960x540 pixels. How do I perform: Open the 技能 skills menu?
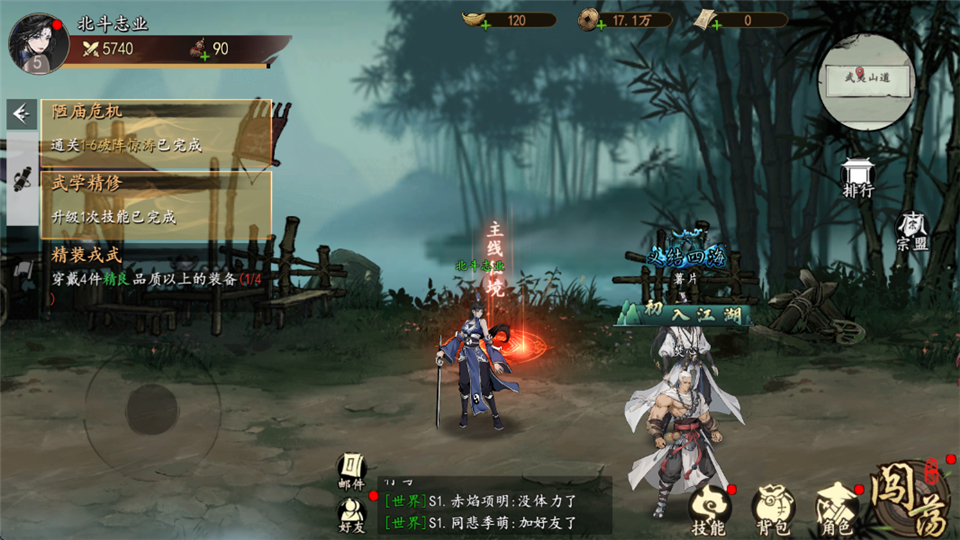709,510
